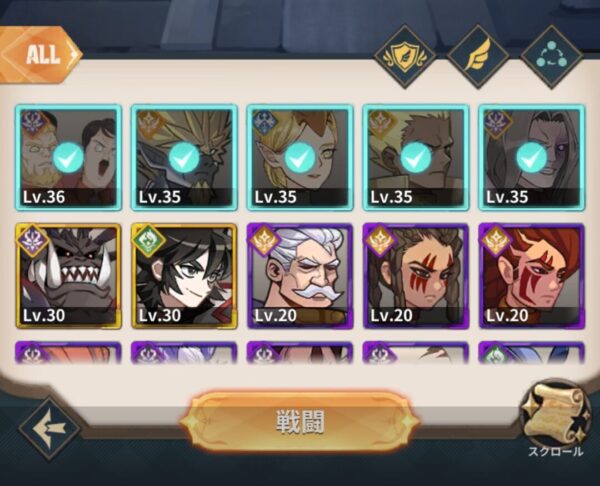Image resolution: width=600 pixels, height=486 pixels.
Task: Deselect the spiky-haired masked Lv.35 hero
Action: tap(184, 157)
